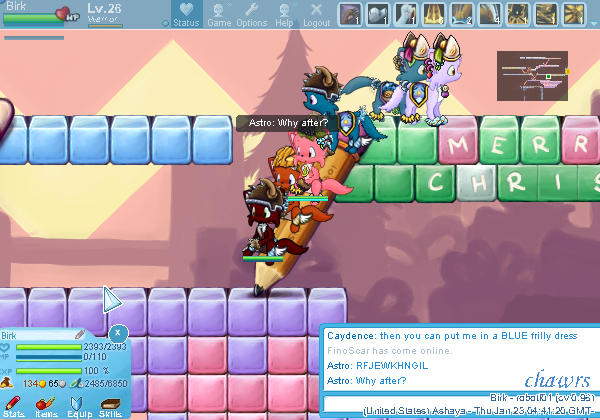Open the Help menu

click(x=284, y=15)
